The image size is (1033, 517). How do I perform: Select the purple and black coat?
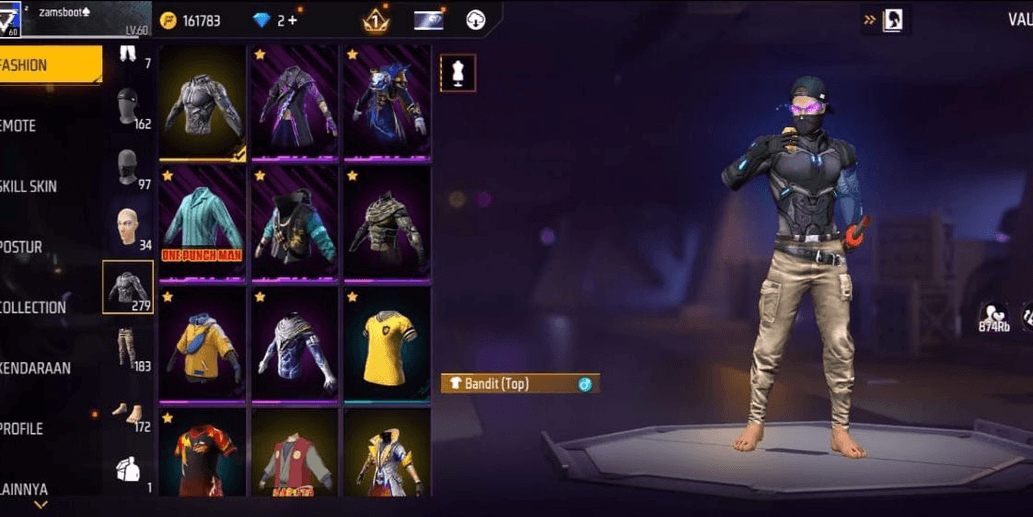tap(295, 102)
